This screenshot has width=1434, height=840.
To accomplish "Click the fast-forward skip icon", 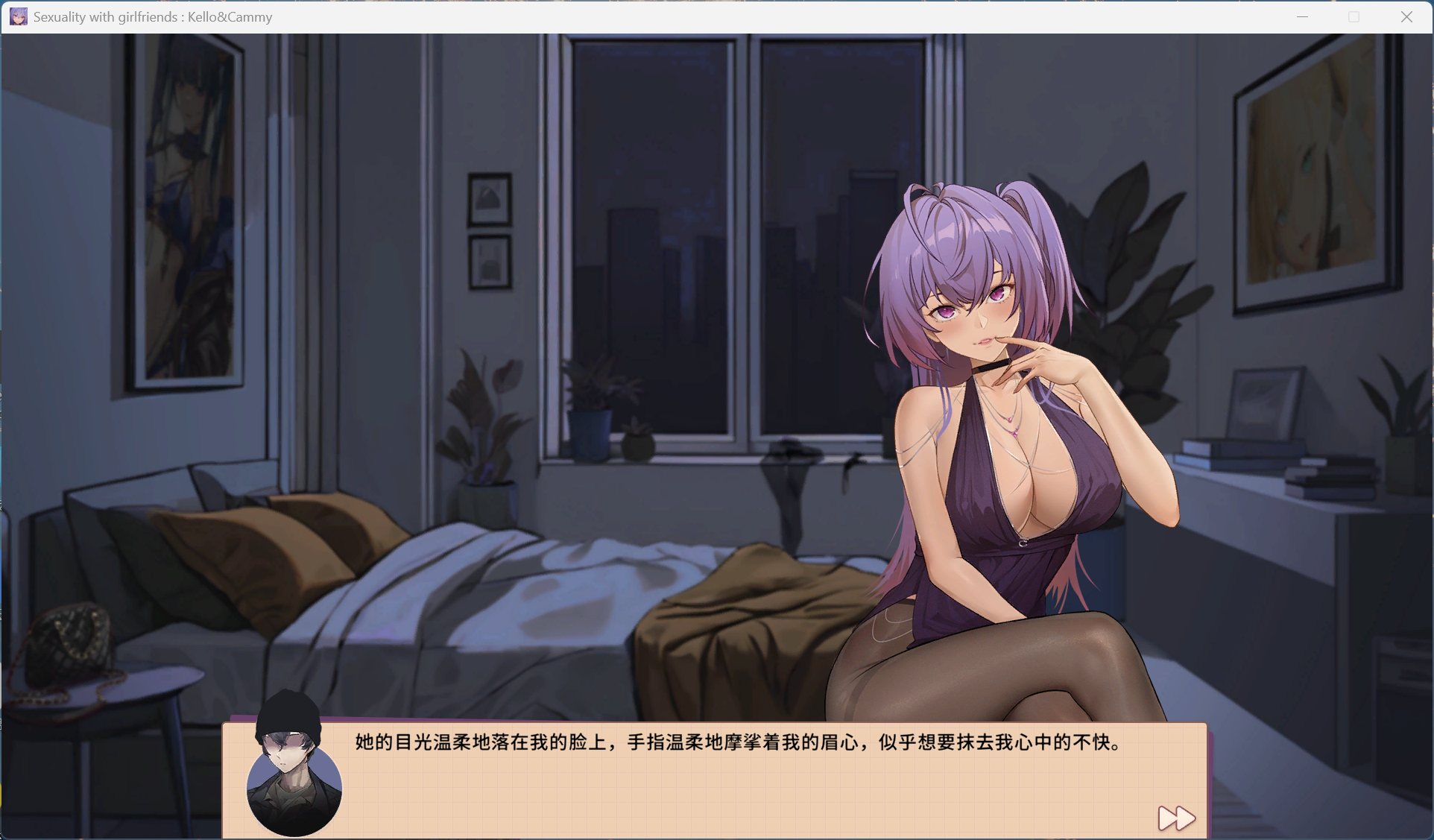I will tap(1175, 818).
